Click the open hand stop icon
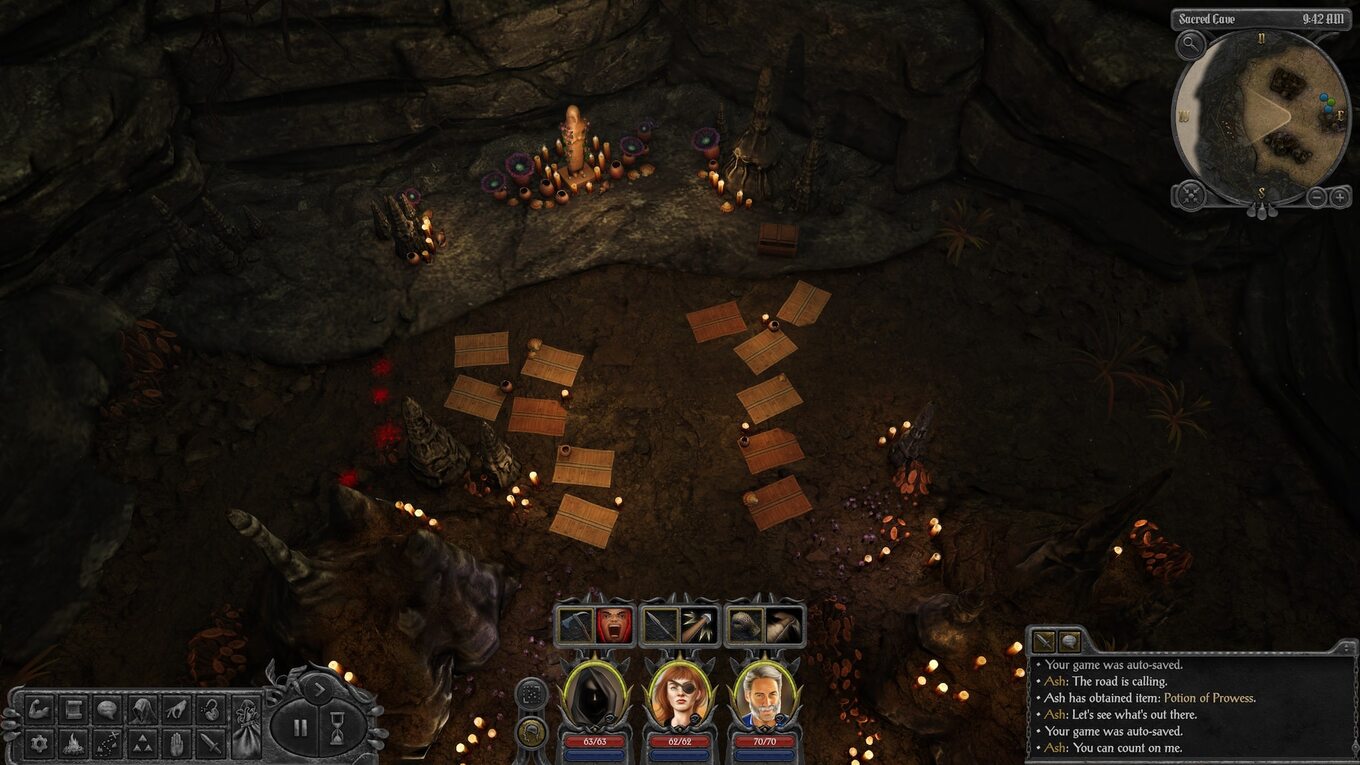Screen dimensions: 1360x765 (x=176, y=743)
